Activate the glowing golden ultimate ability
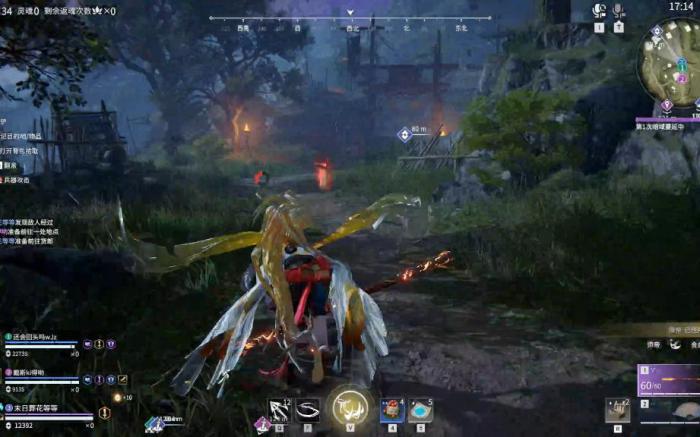 pyautogui.click(x=350, y=406)
